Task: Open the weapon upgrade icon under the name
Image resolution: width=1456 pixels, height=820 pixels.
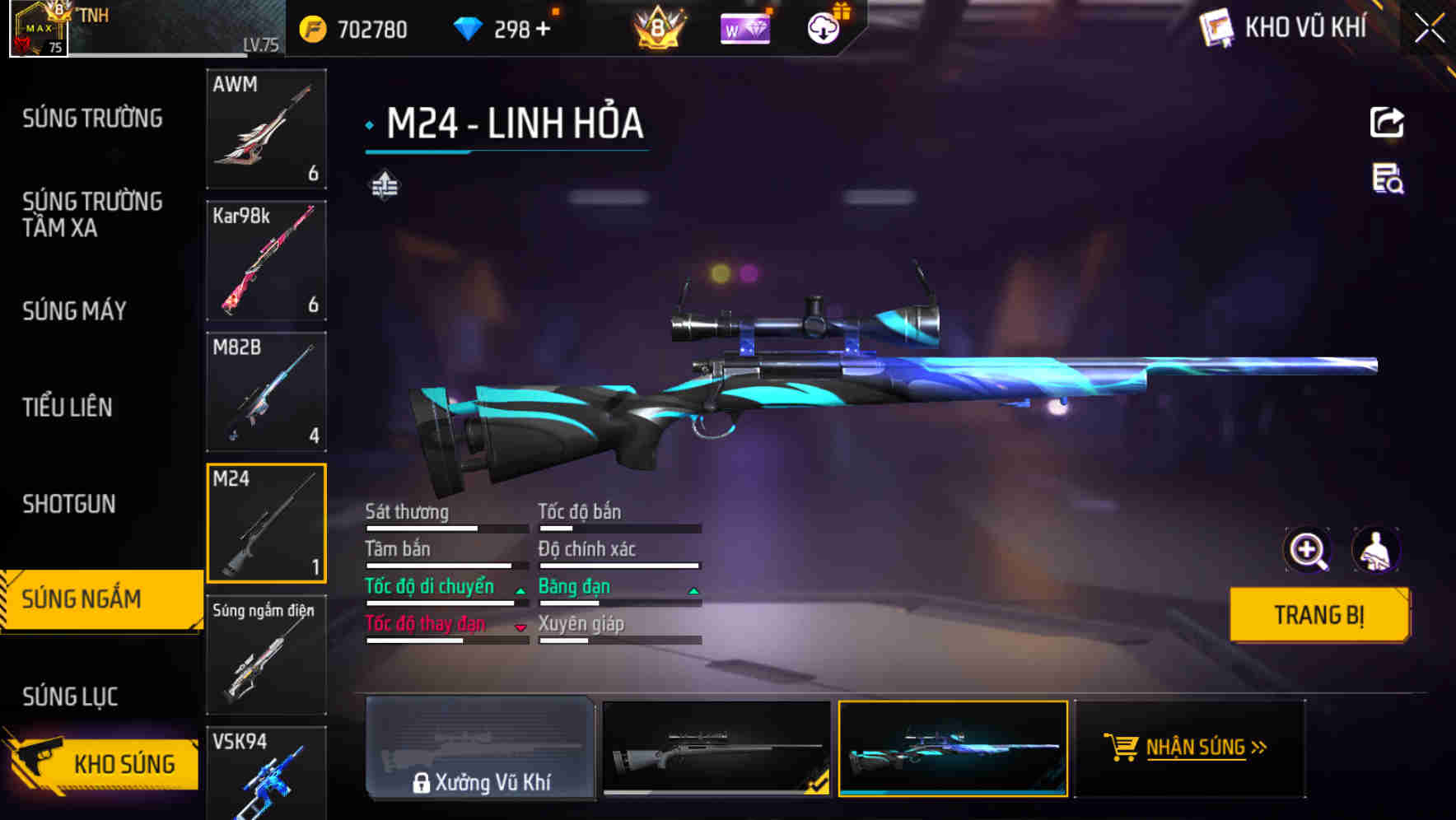Action: click(384, 184)
